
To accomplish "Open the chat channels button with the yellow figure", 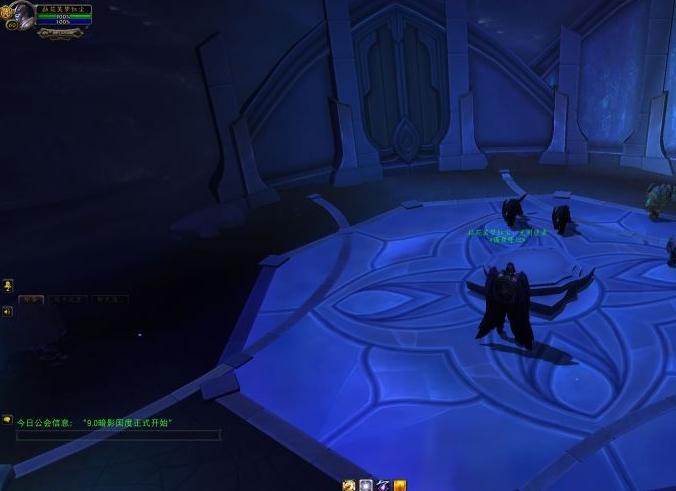I will (7, 286).
